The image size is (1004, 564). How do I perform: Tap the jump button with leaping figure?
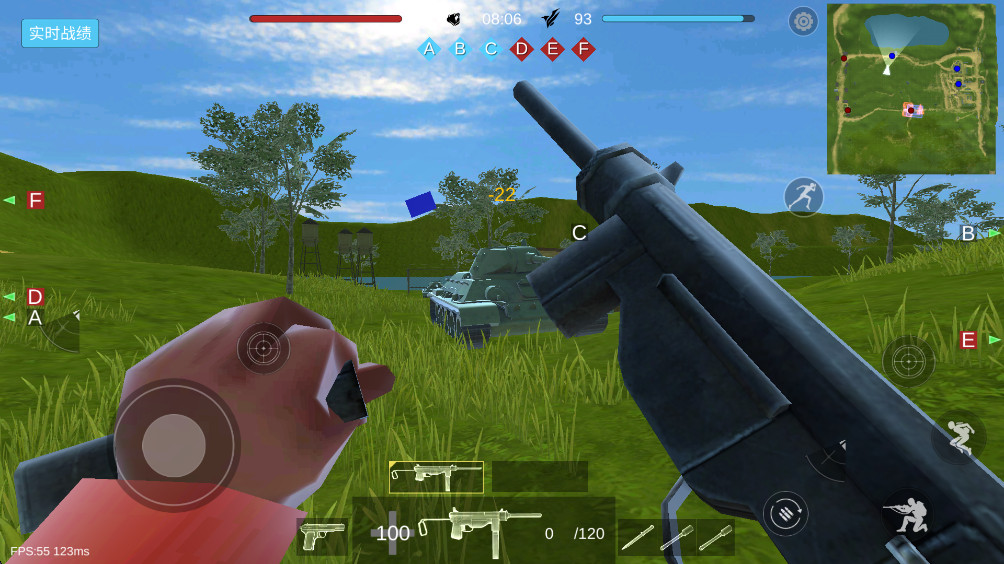pyautogui.click(x=957, y=437)
